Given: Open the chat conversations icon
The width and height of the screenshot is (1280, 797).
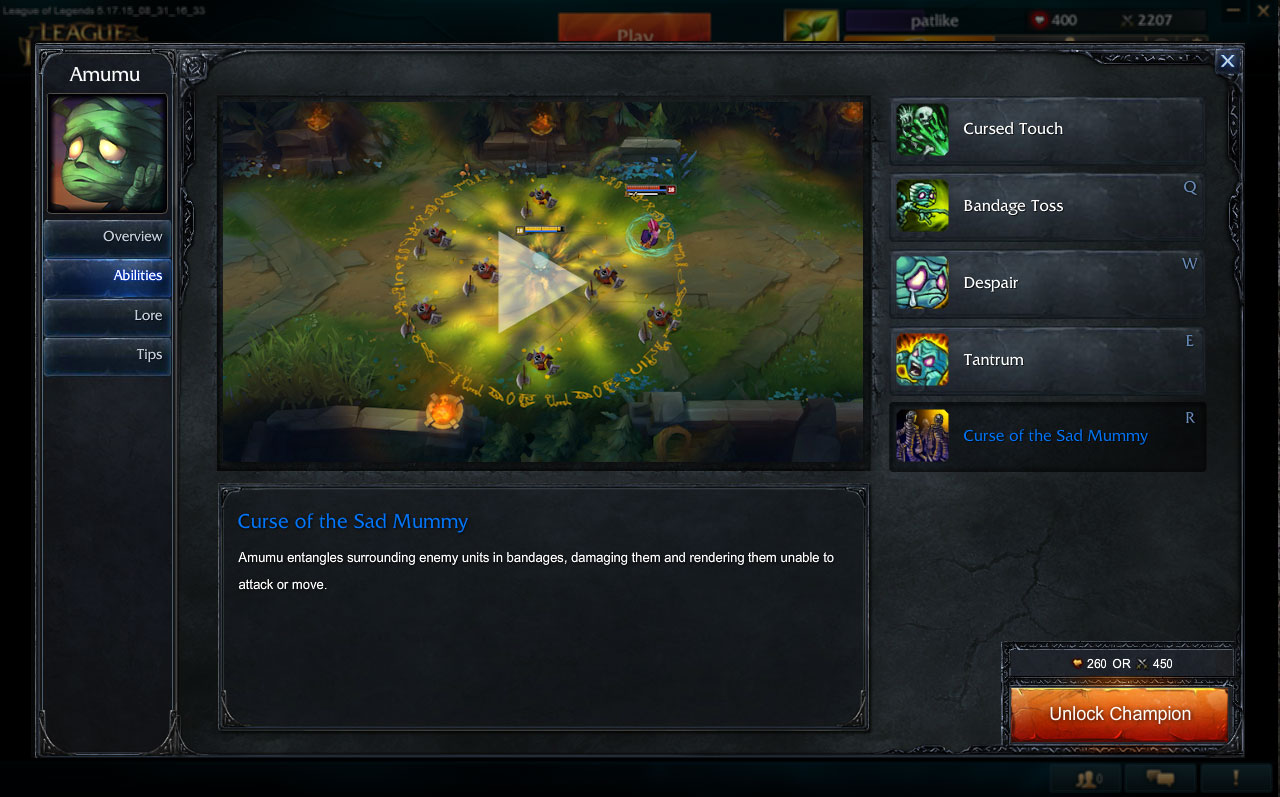Looking at the screenshot, I should 1160,778.
